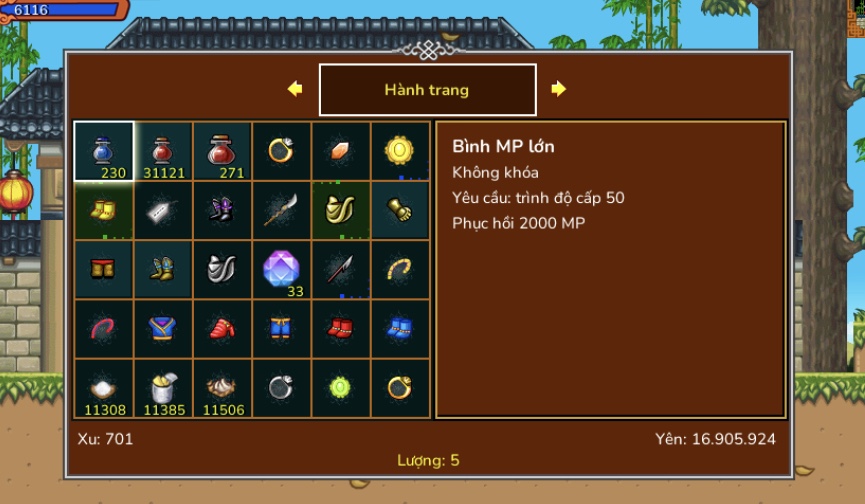Choose the blue pants item
This screenshot has height=504, width=865.
(281, 328)
